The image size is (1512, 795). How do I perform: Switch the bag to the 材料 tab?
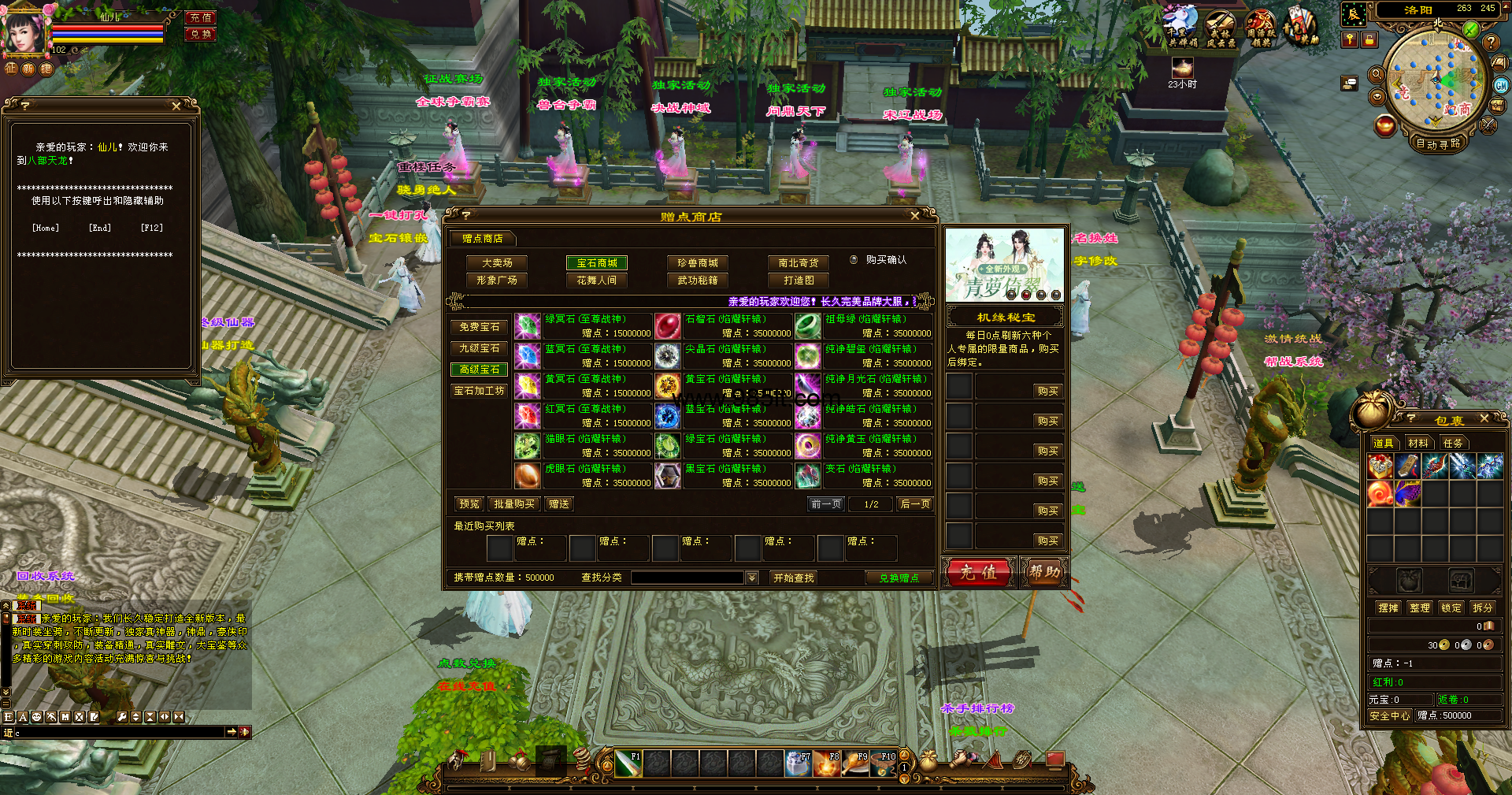1417,443
